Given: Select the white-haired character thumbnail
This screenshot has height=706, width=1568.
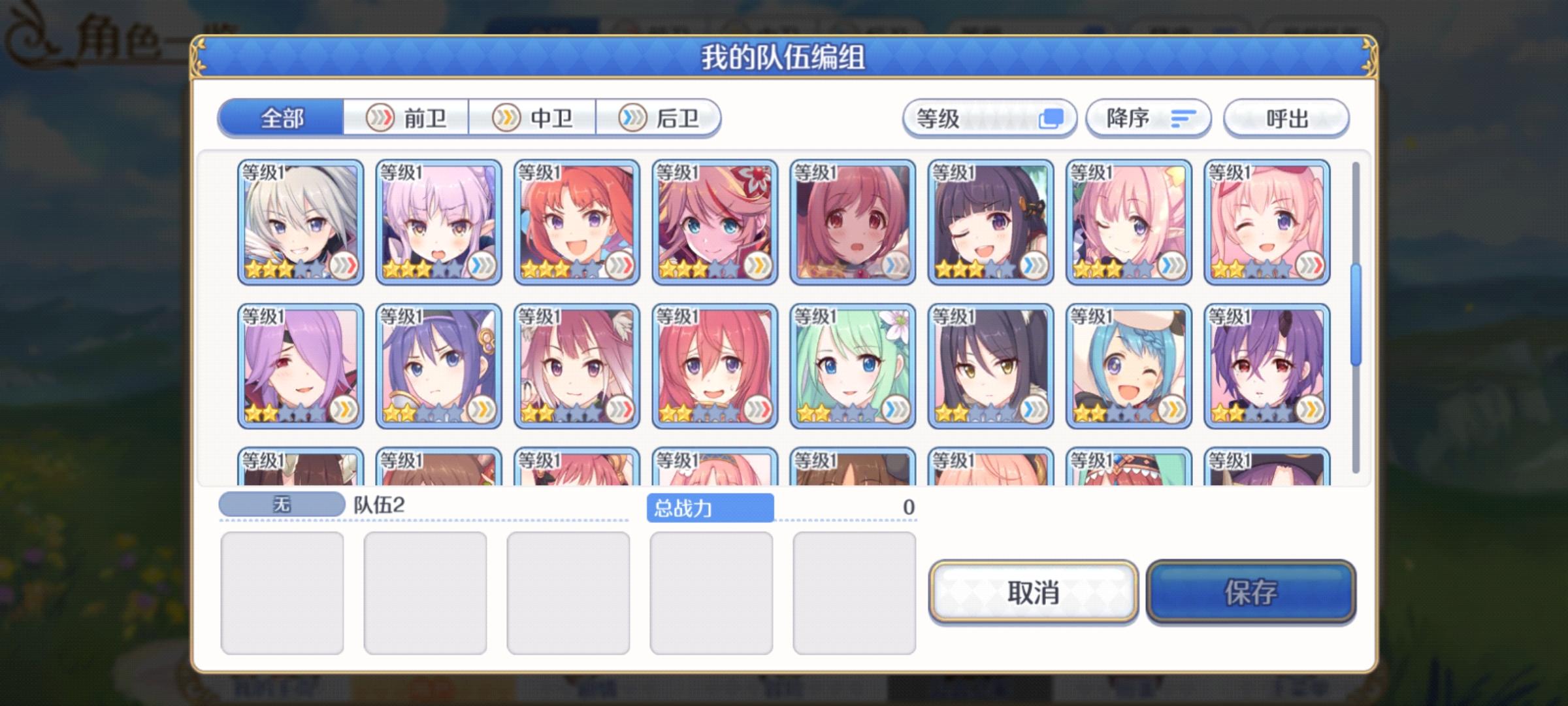Looking at the screenshot, I should [301, 222].
